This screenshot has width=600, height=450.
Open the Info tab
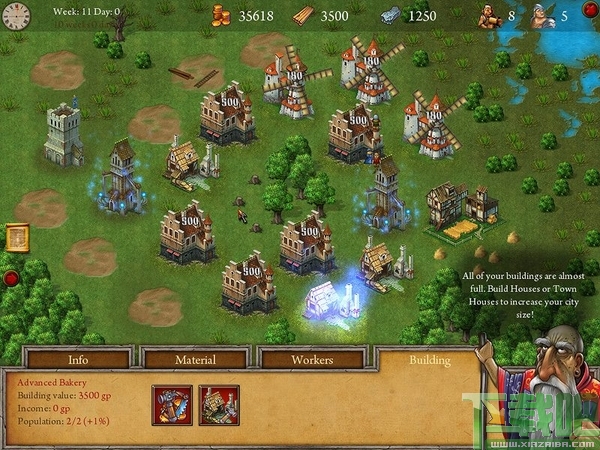click(78, 359)
